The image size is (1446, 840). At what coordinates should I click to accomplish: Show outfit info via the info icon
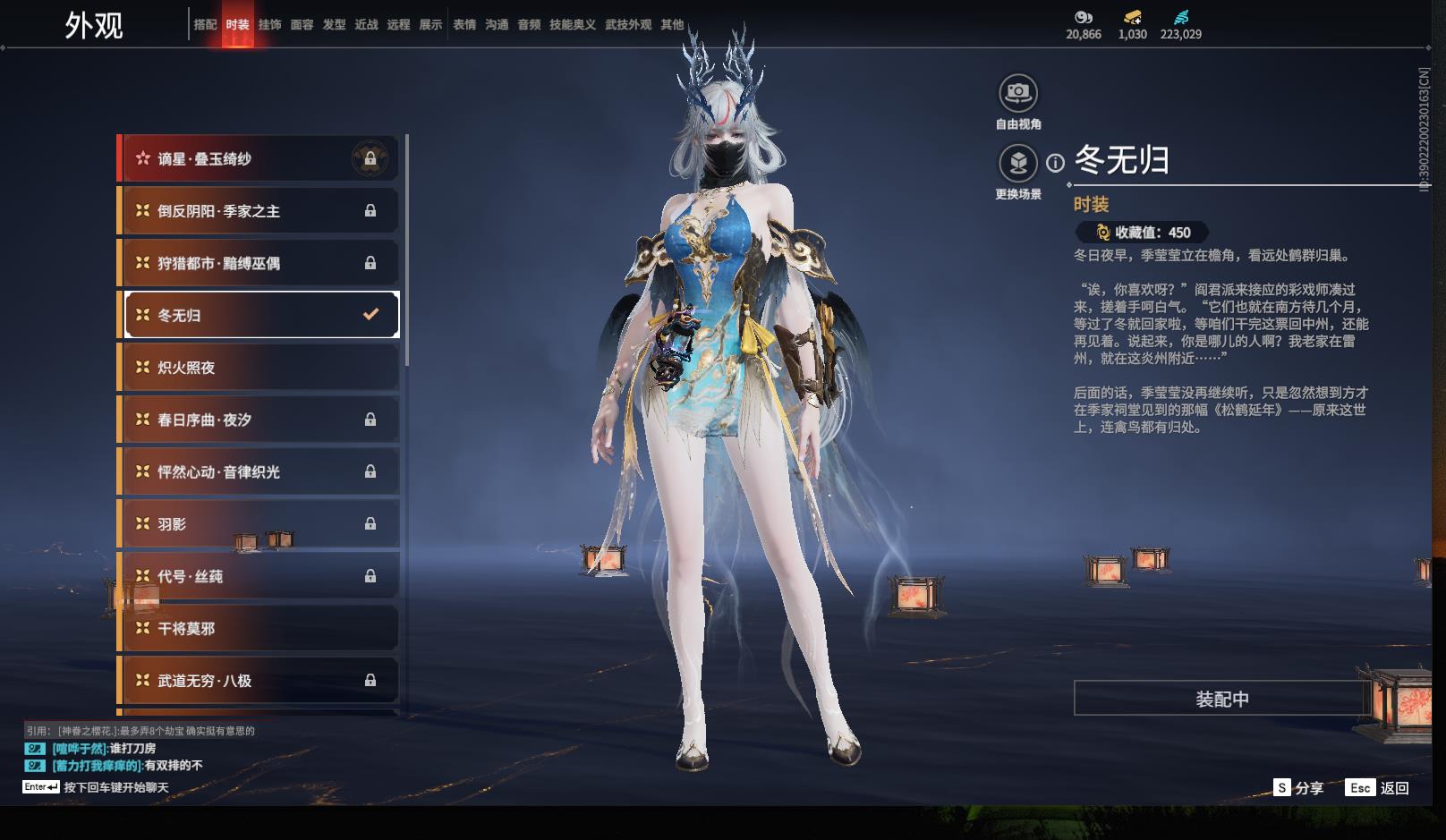(x=1056, y=163)
